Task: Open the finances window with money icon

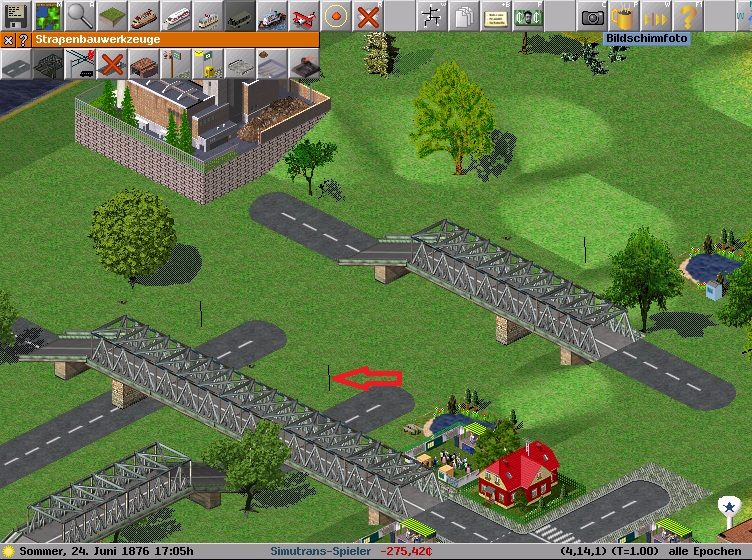Action: 527,15
